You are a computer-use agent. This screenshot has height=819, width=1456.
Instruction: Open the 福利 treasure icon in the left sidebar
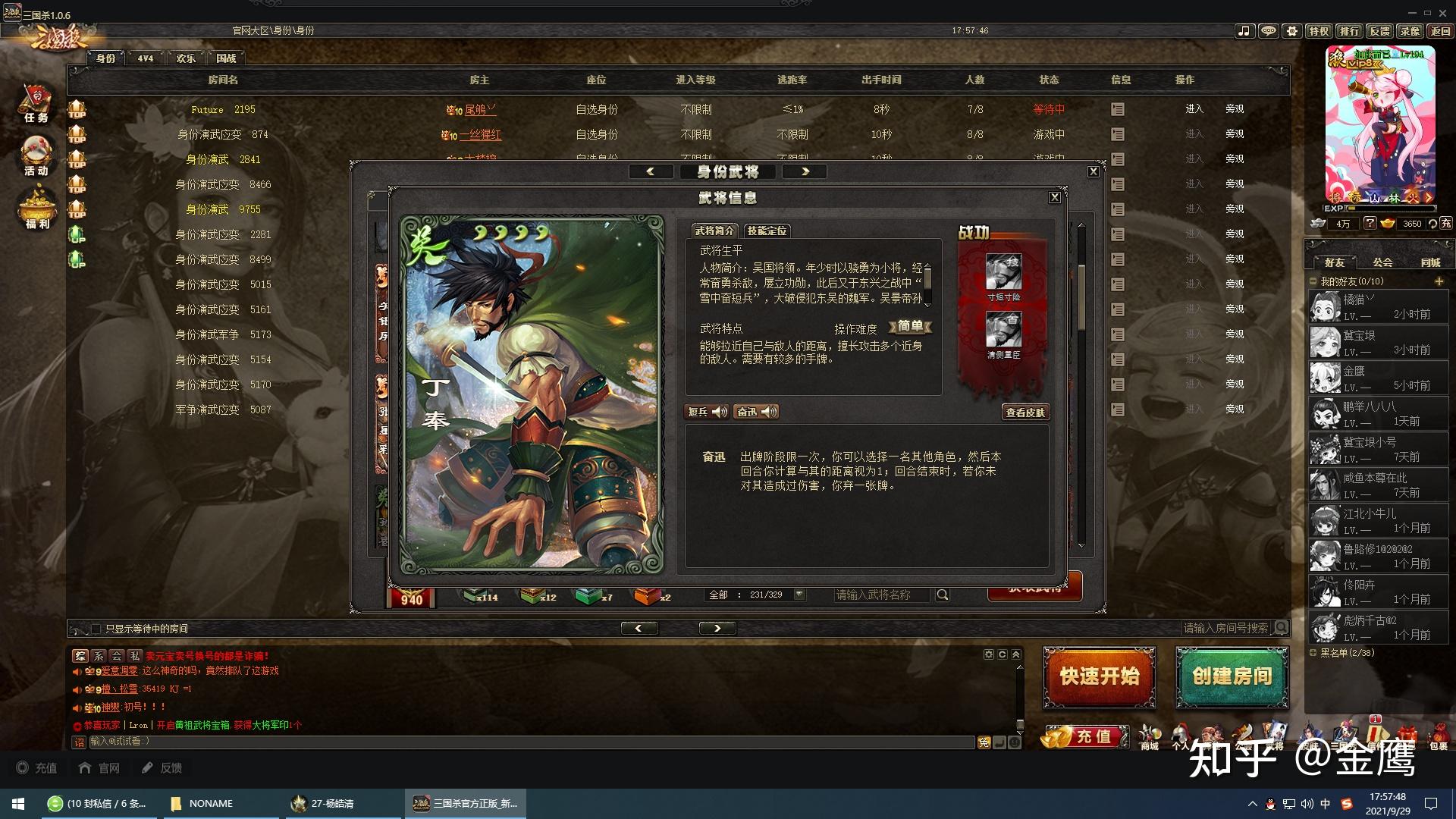tap(35, 205)
